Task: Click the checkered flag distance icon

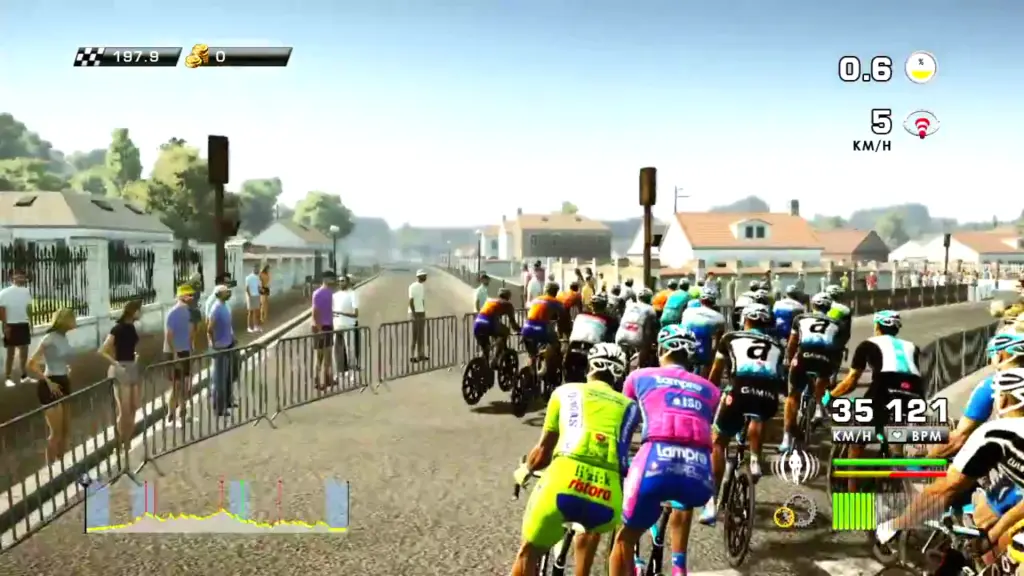Action: 90,57
